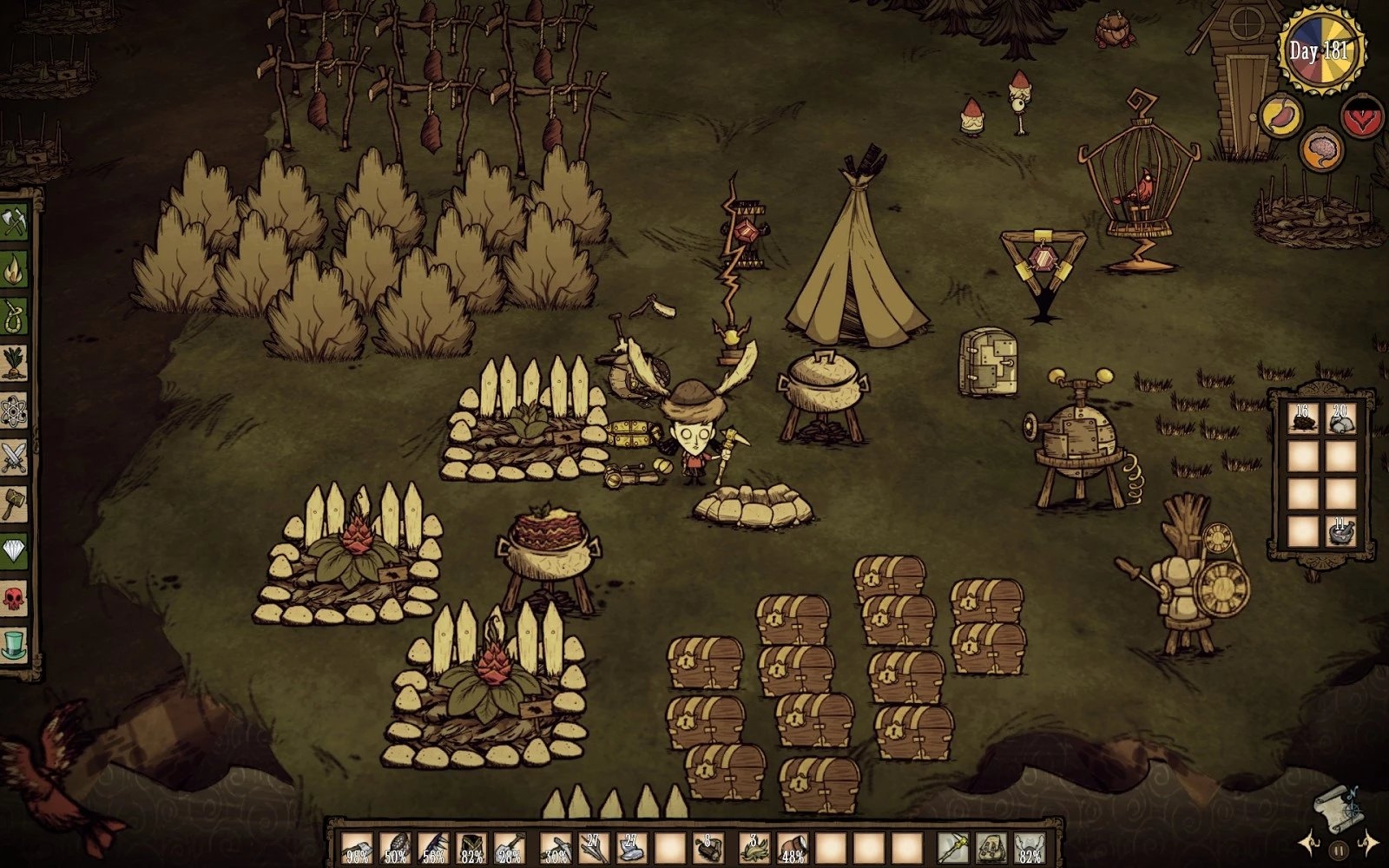
Task: Select the mortar item stack of 11
Action: coord(1341,530)
